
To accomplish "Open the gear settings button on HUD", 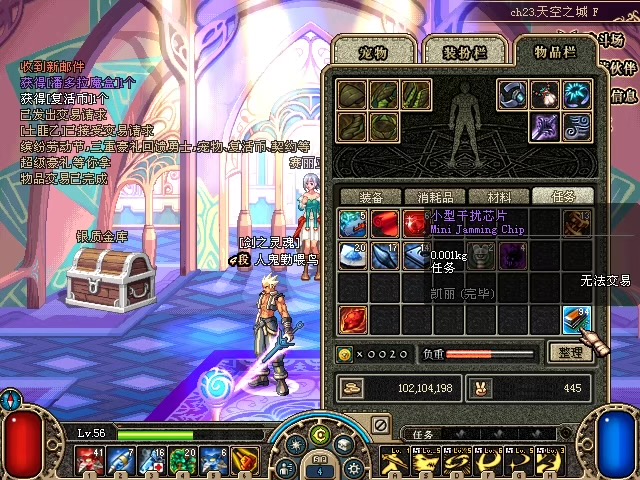I will pos(352,466).
